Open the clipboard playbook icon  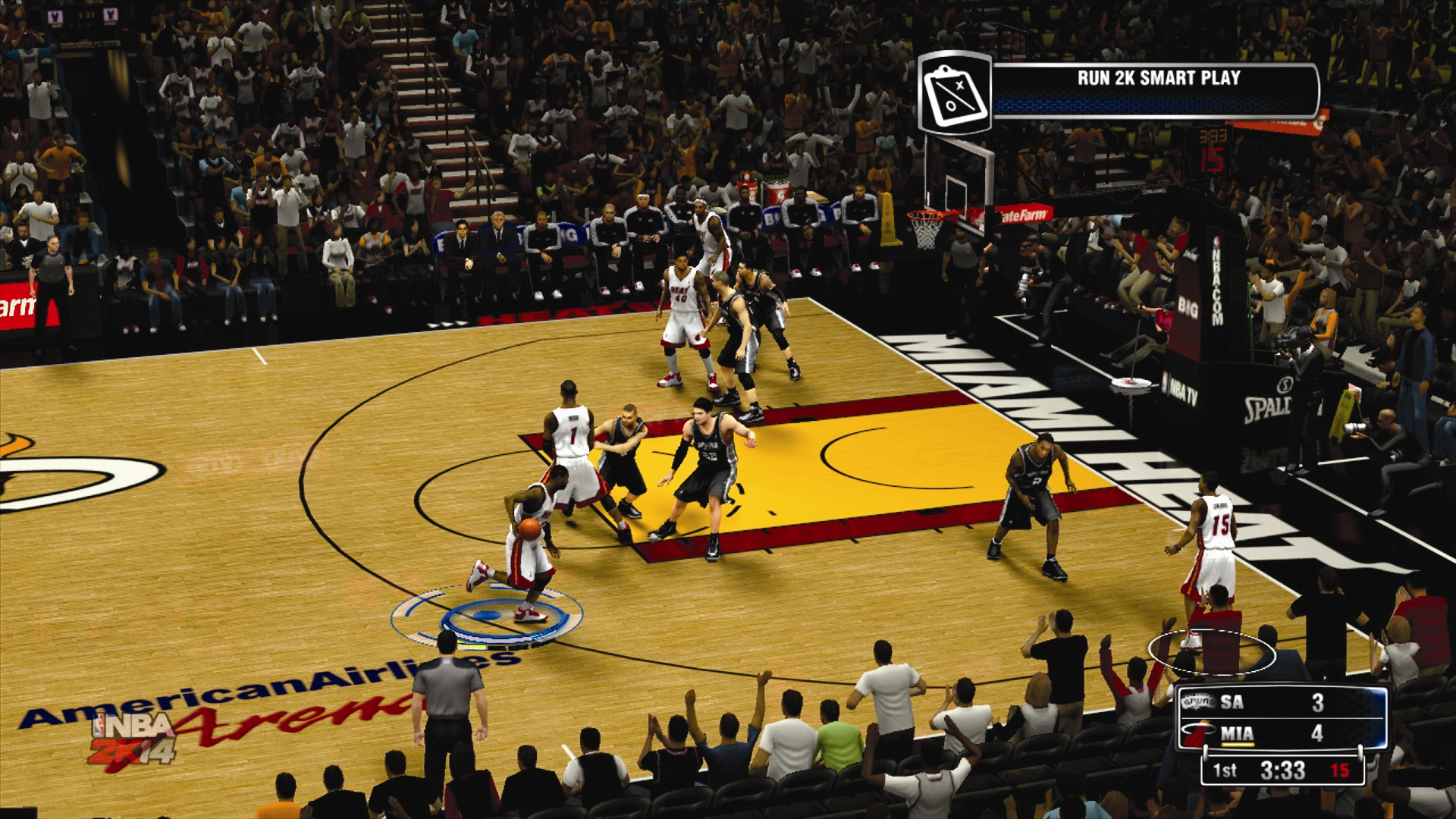[955, 94]
